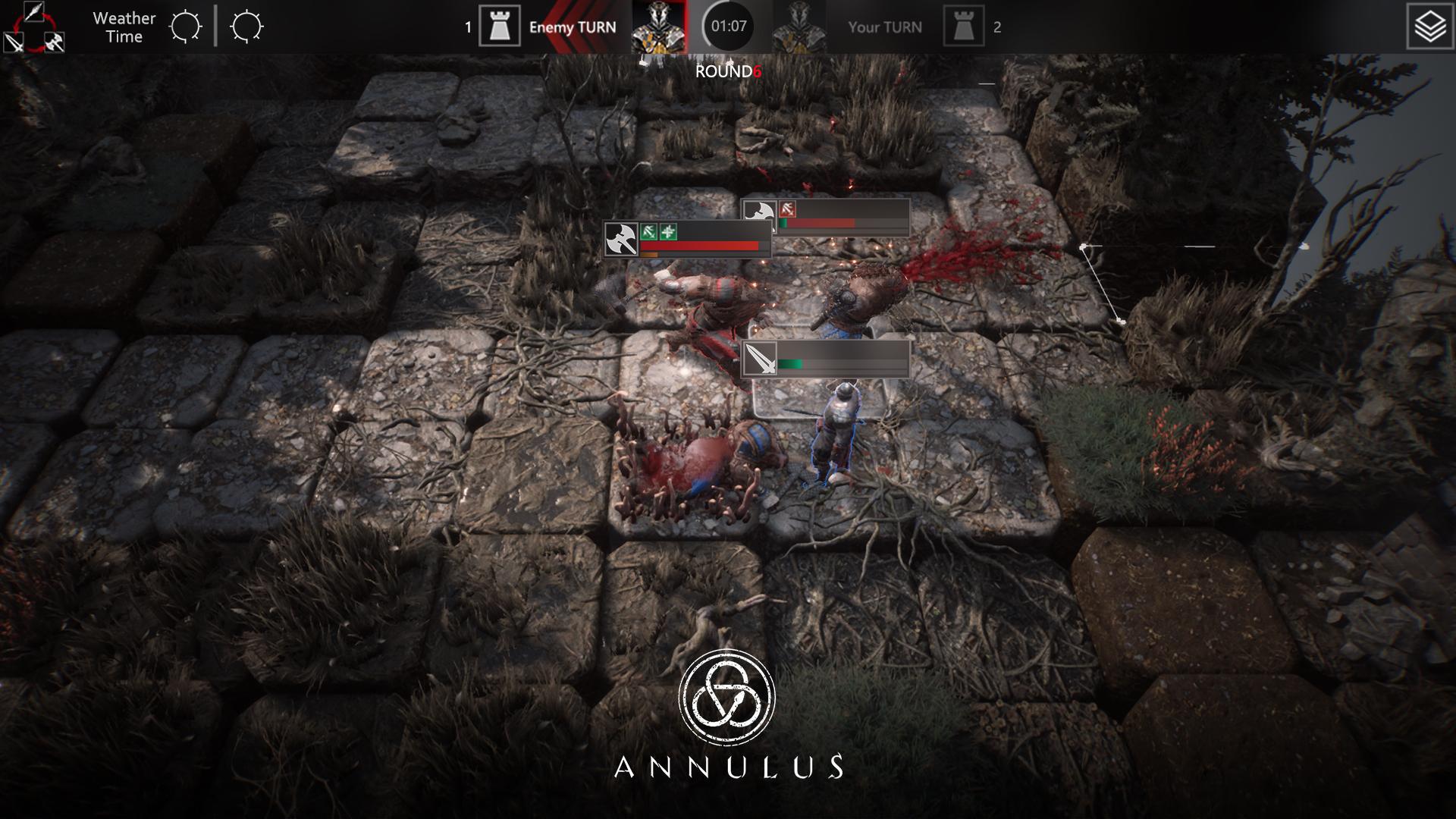The image size is (1456, 819).
Task: Select your greyed-out commander portrait
Action: 799,27
